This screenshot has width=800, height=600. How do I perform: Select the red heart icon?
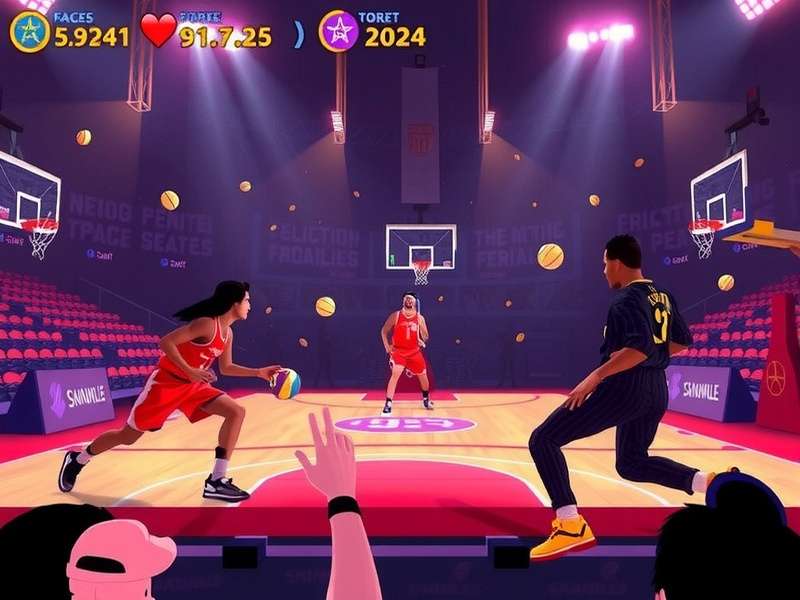pos(158,30)
